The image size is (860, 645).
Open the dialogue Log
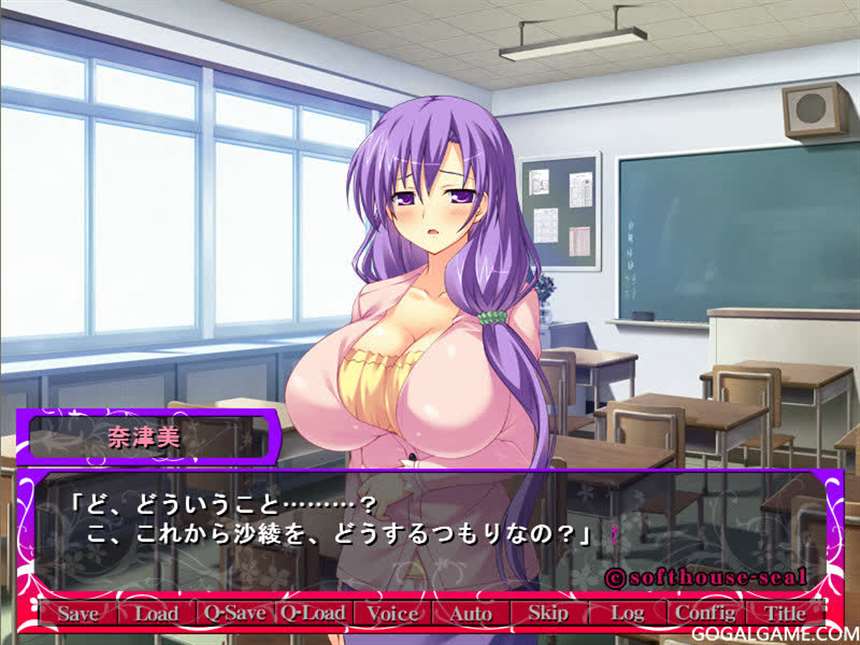point(627,613)
